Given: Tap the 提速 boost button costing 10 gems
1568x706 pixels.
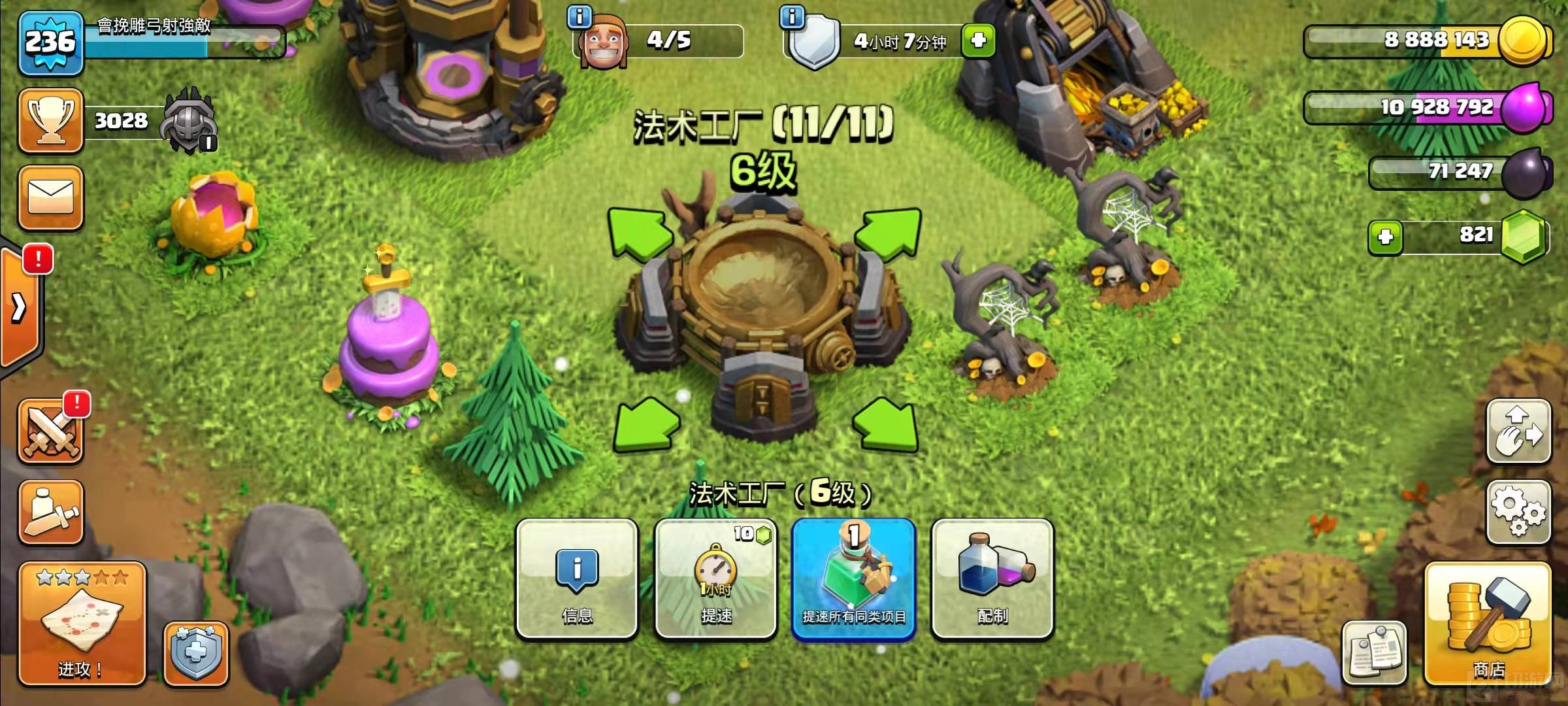Looking at the screenshot, I should (716, 579).
